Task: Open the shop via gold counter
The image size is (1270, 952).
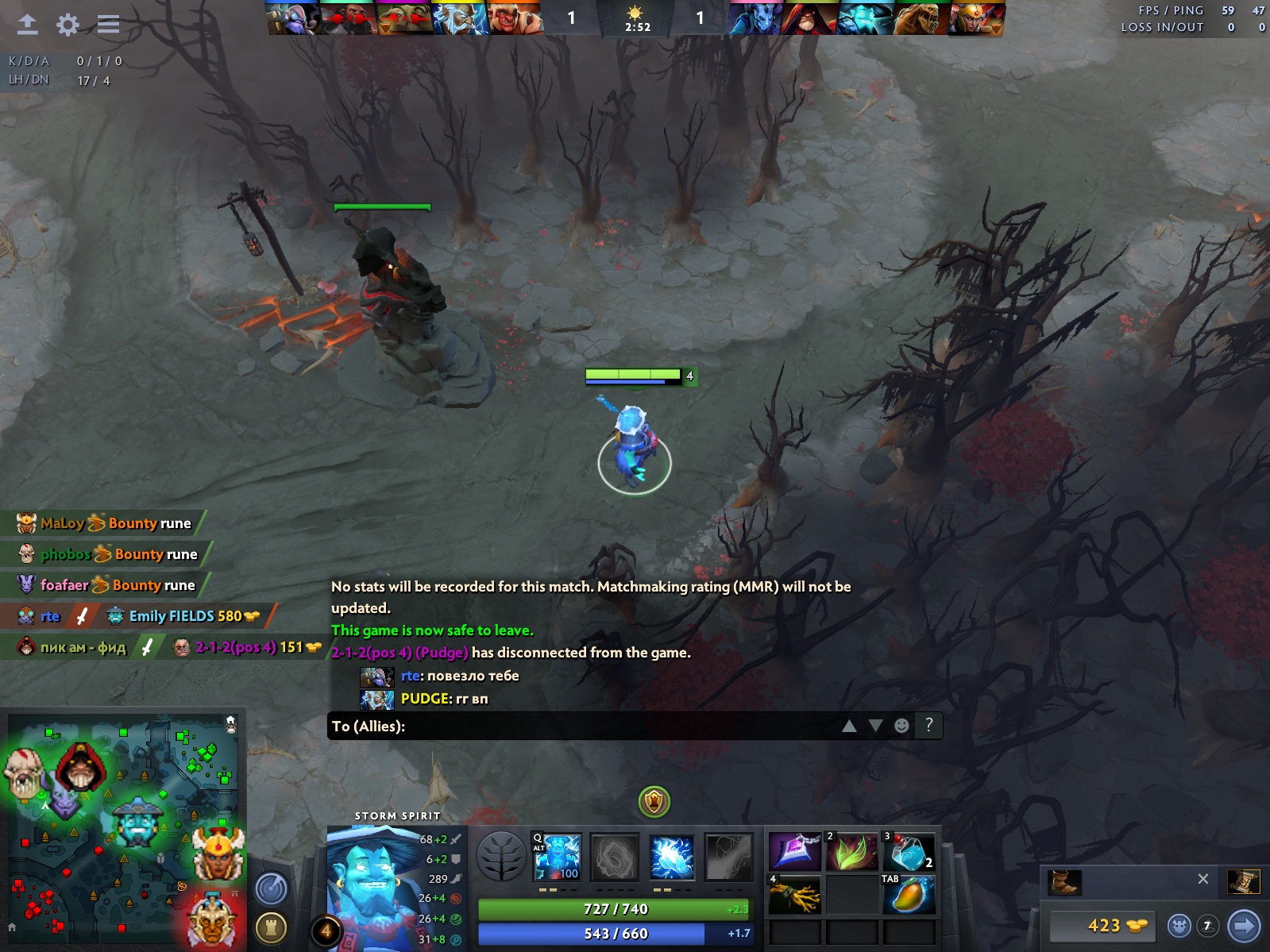Action: coord(1102,926)
